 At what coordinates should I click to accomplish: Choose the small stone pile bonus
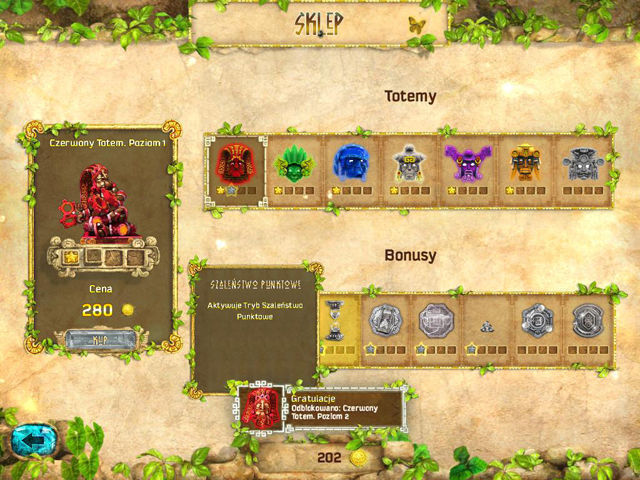(486, 324)
